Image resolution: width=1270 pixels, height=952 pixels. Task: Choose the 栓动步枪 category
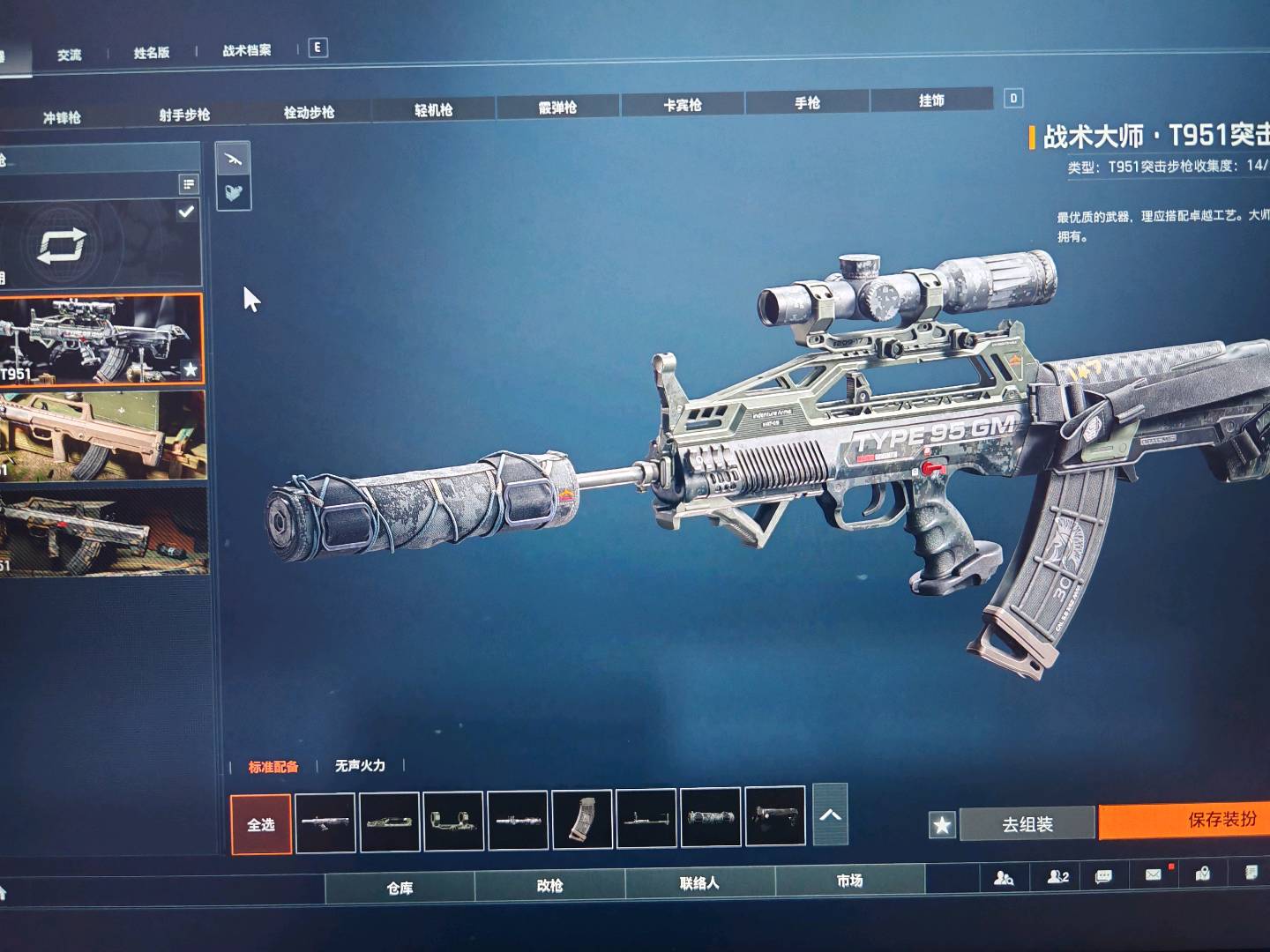(309, 112)
